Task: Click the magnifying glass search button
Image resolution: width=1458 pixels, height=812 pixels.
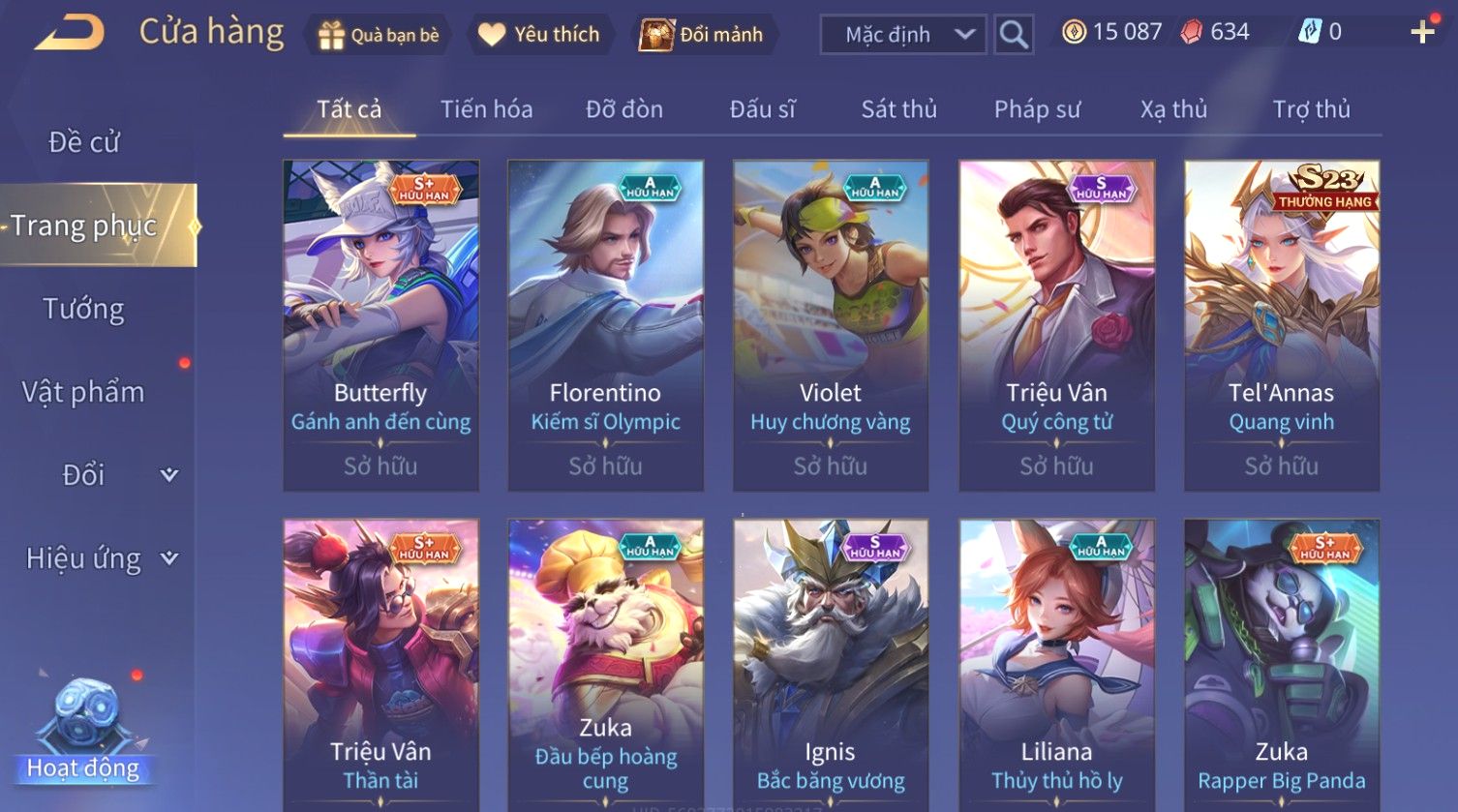Action: tap(1013, 35)
